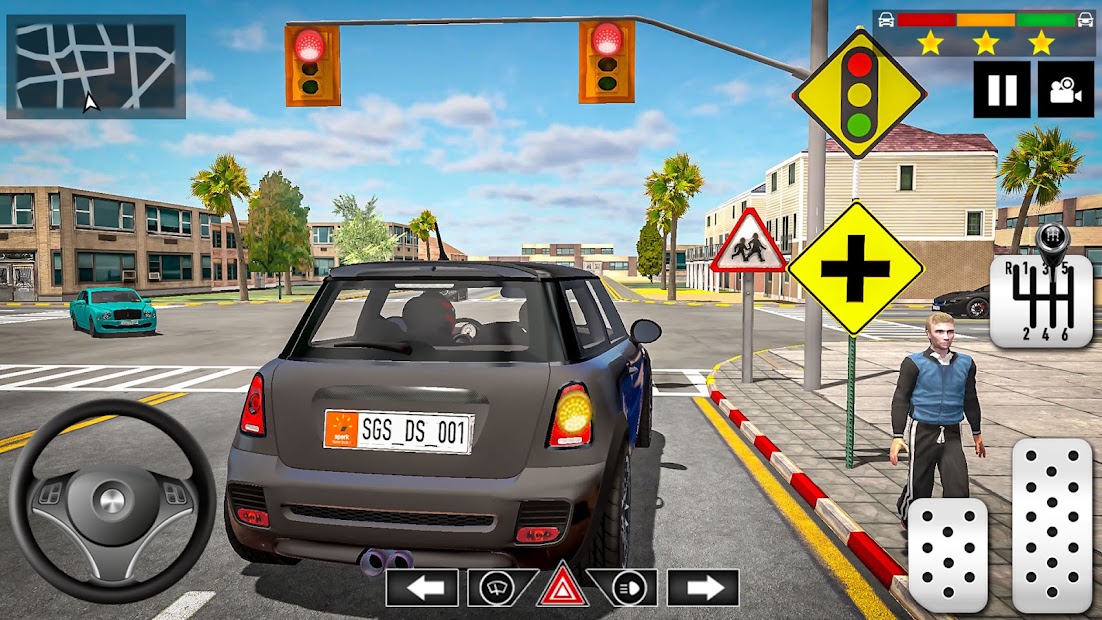The image size is (1102, 620).
Task: Toggle the hazard lights triangle
Action: point(562,588)
